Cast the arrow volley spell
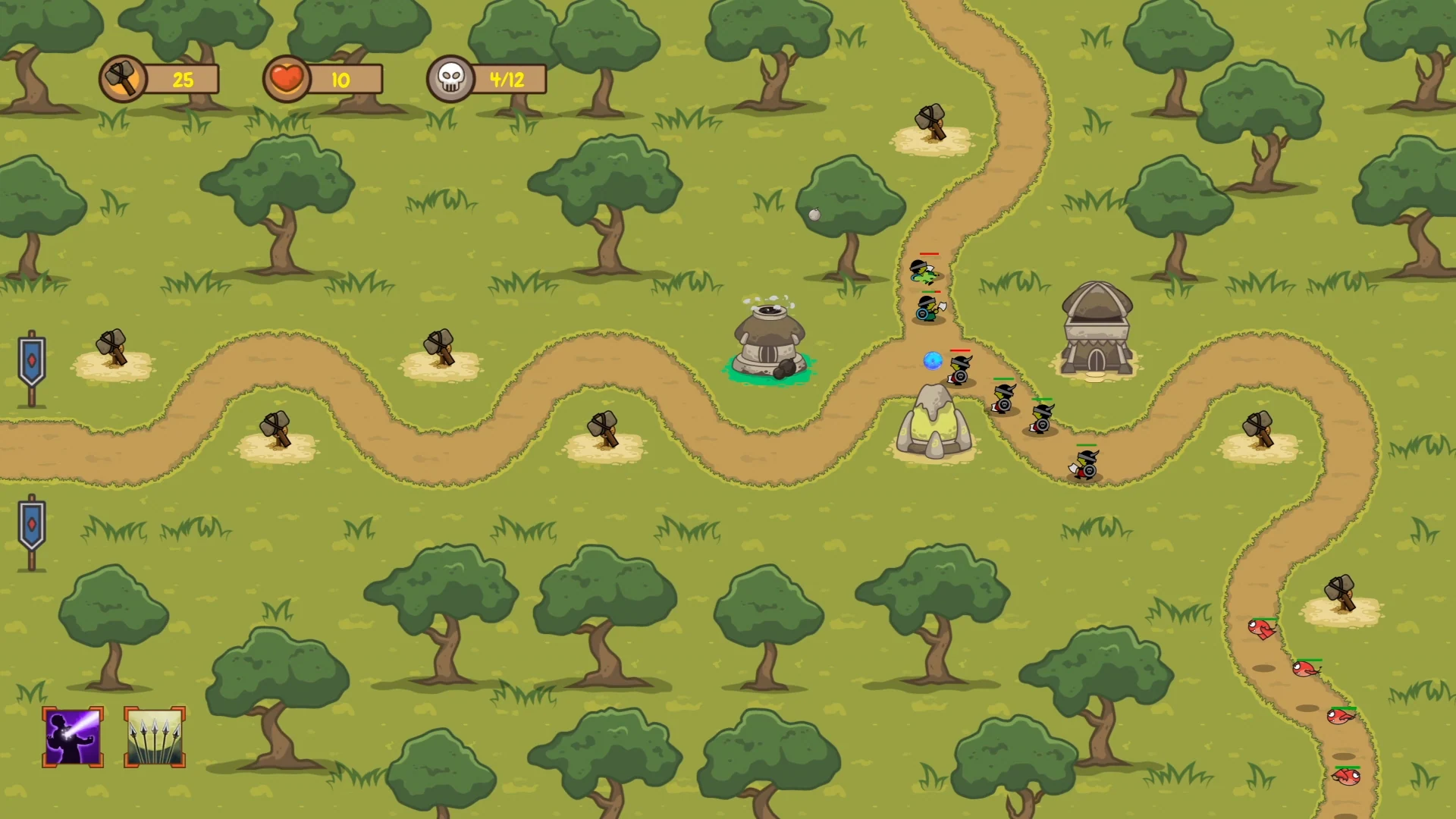The height and width of the screenshot is (819, 1456). [x=152, y=736]
